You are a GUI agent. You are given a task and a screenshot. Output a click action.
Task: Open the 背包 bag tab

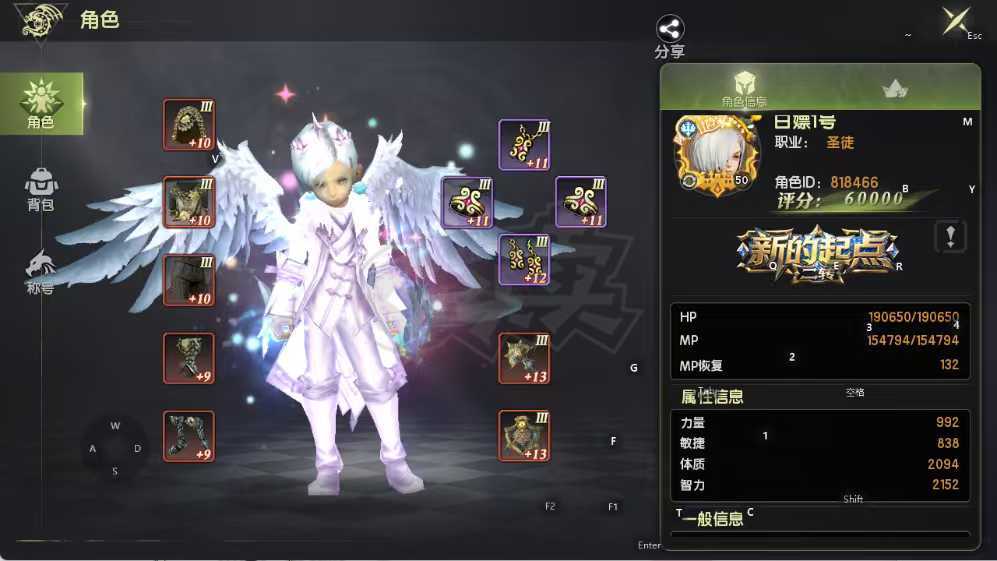(41, 189)
